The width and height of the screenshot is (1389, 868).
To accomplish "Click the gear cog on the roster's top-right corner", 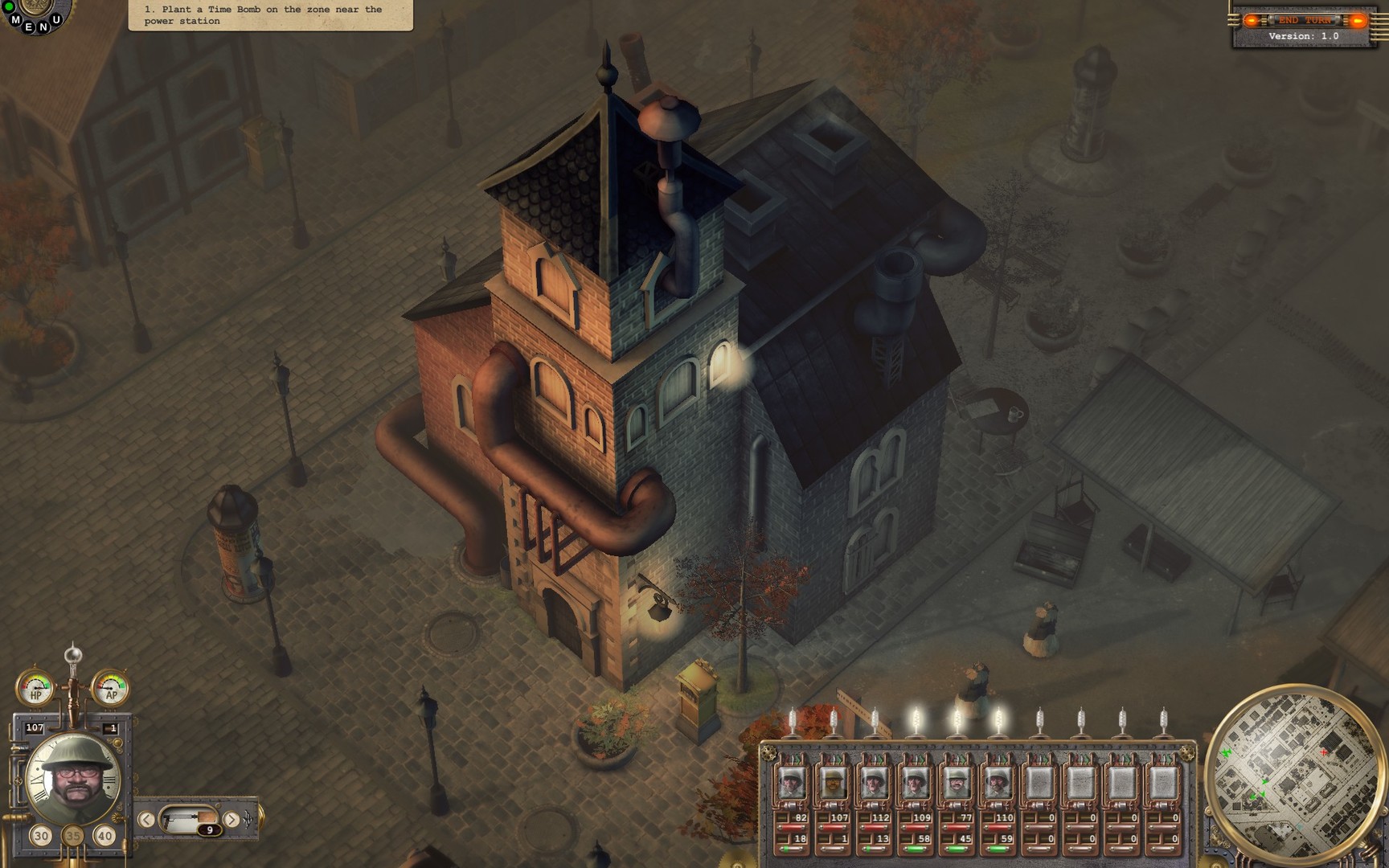I will 1189,755.
